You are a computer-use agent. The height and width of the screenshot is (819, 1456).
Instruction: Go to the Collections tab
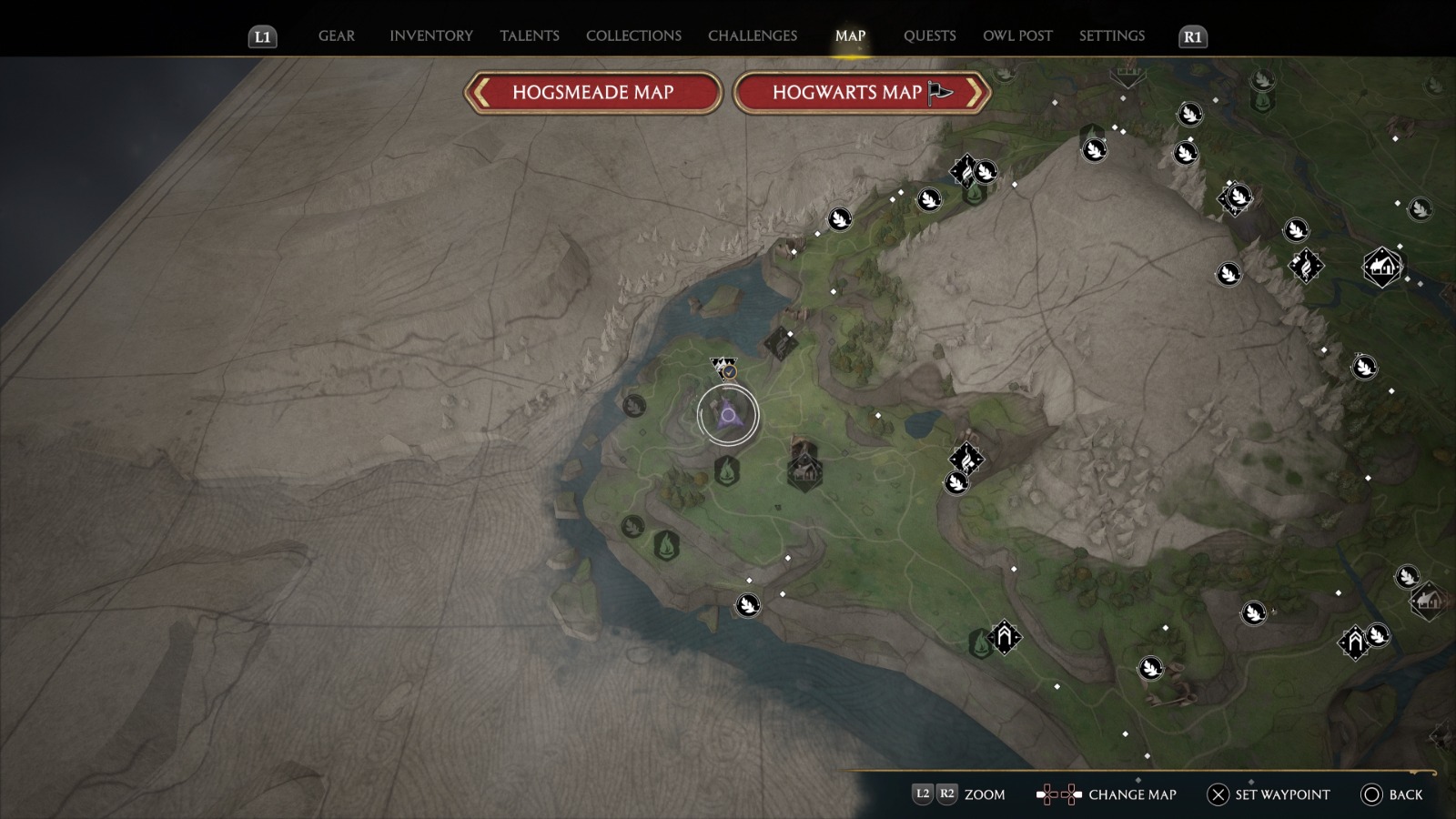633,35
